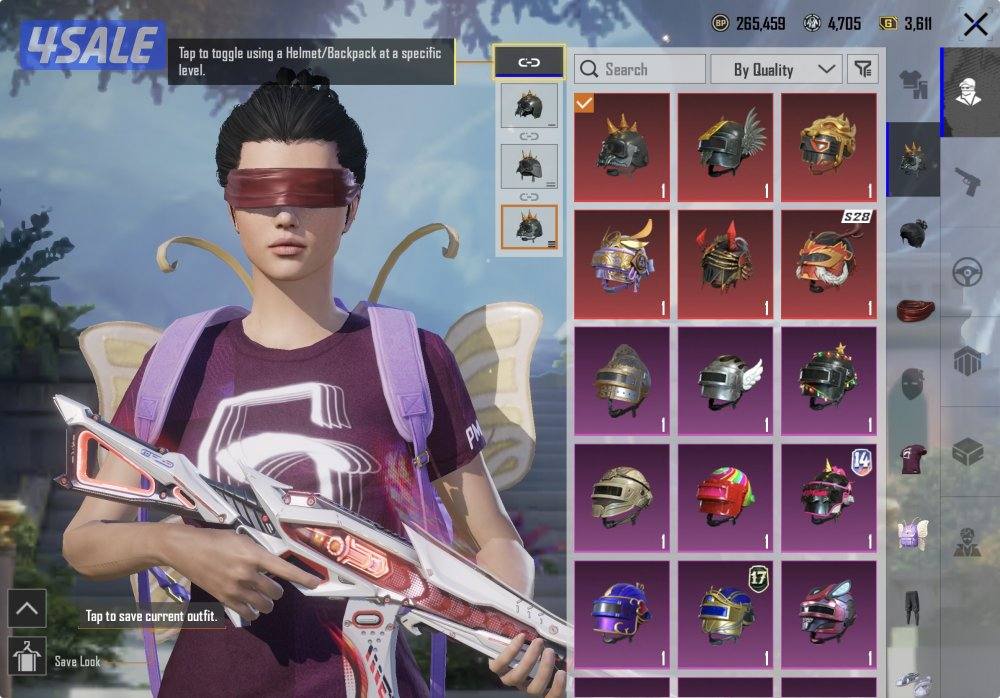This screenshot has height=698, width=1000.
Task: Select the Christmas lights star helmet
Action: [x=828, y=380]
